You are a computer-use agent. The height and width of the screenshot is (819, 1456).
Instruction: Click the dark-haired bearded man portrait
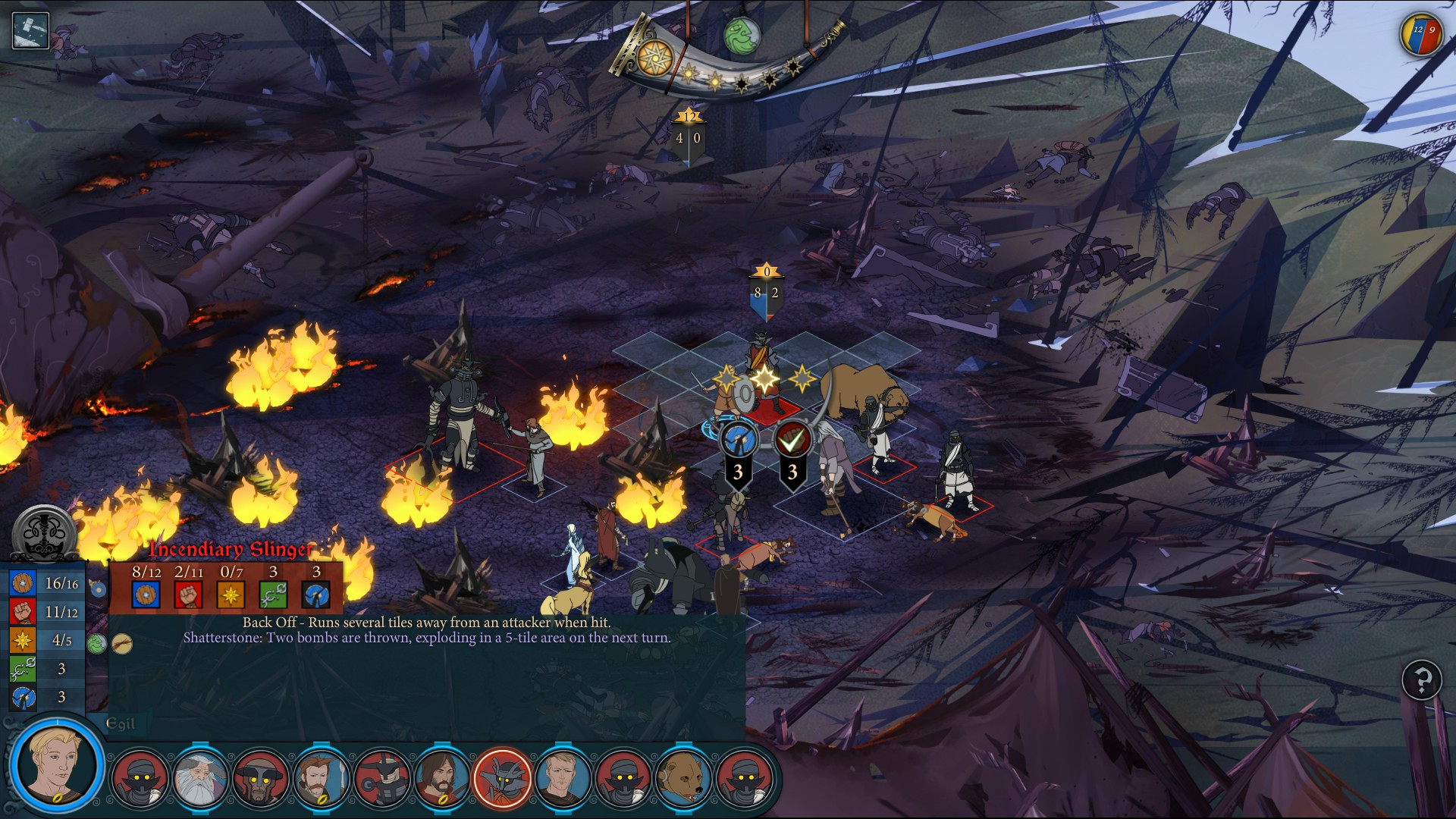pyautogui.click(x=441, y=779)
